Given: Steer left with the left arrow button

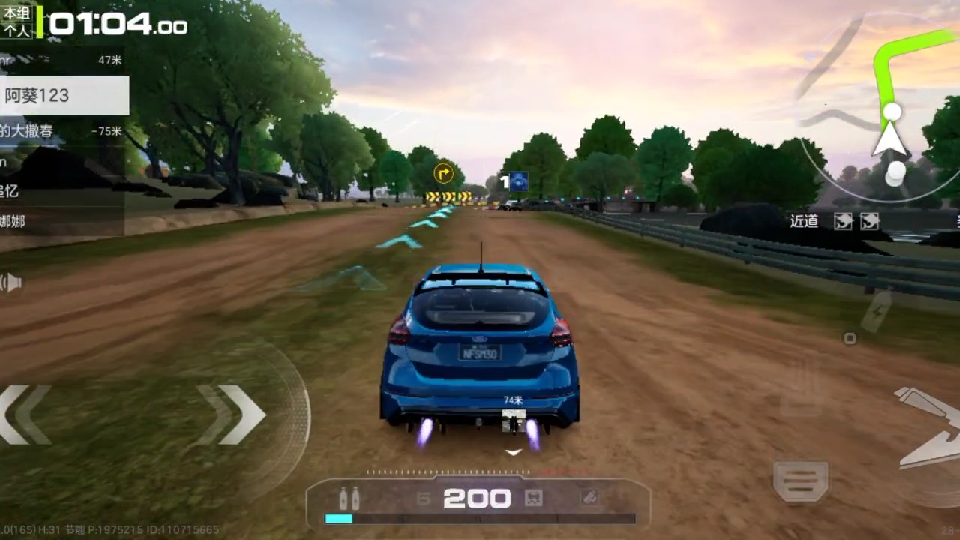Looking at the screenshot, I should (x=25, y=414).
